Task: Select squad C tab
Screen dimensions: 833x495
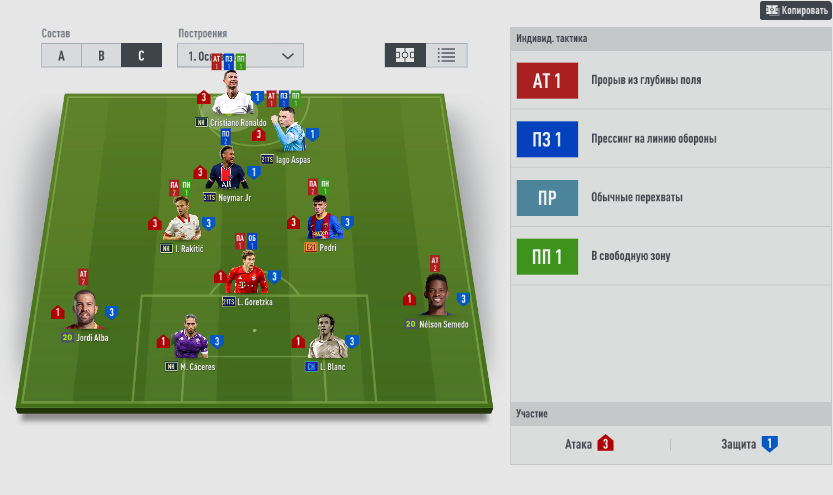Action: [x=141, y=56]
